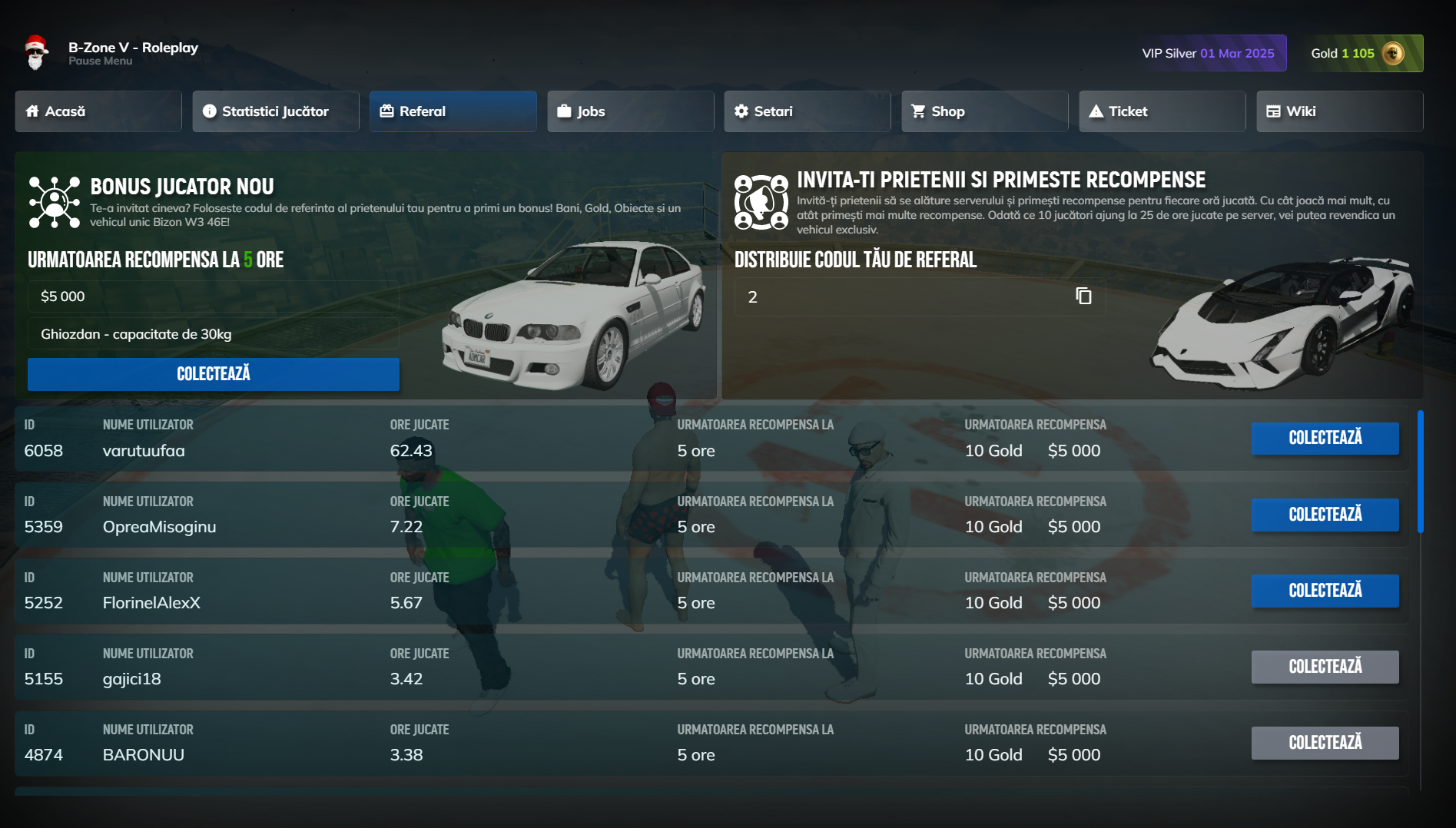Select the Referal tab
Image resolution: width=1456 pixels, height=828 pixels.
[x=453, y=111]
